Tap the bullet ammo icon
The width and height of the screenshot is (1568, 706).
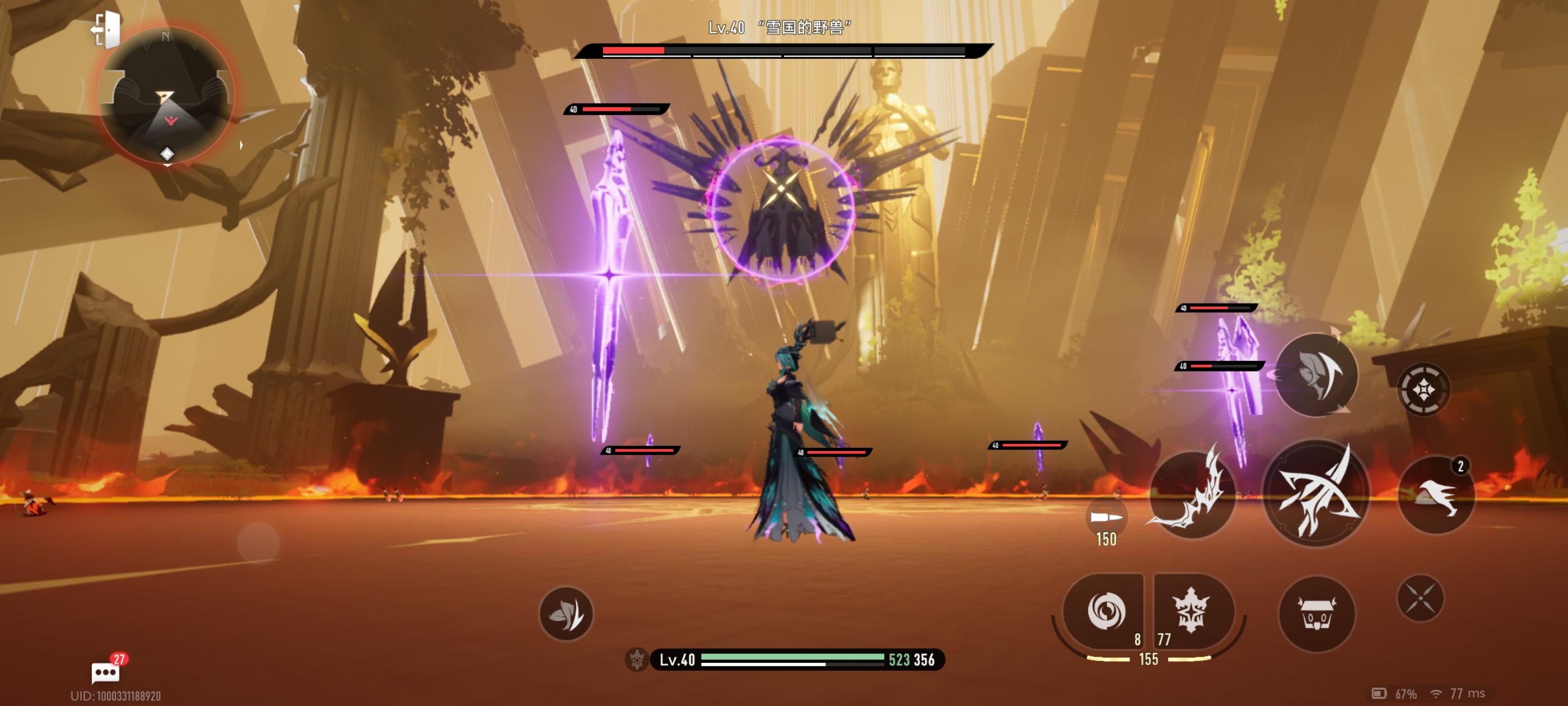coord(1105,518)
